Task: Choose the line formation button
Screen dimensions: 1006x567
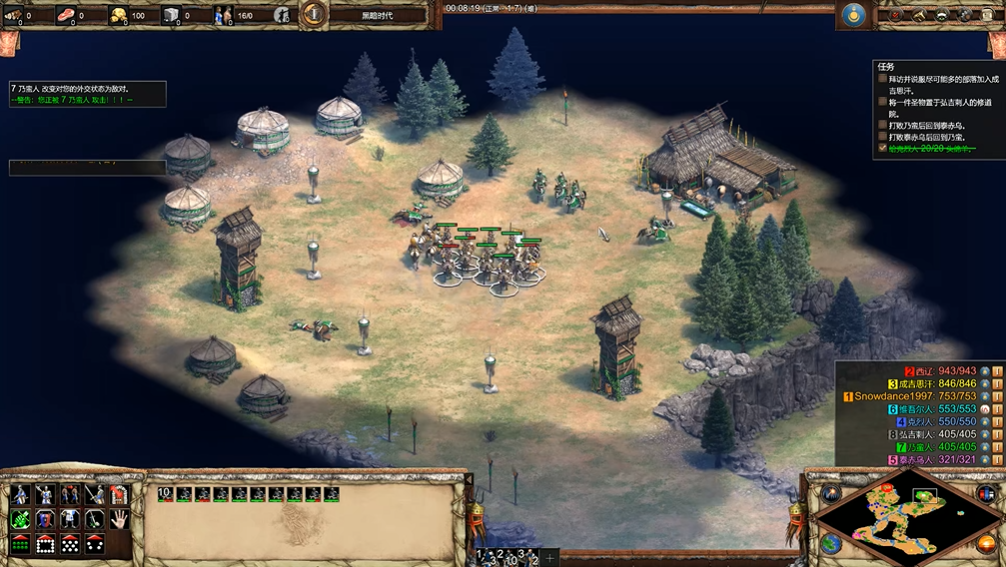Action: tap(21, 544)
